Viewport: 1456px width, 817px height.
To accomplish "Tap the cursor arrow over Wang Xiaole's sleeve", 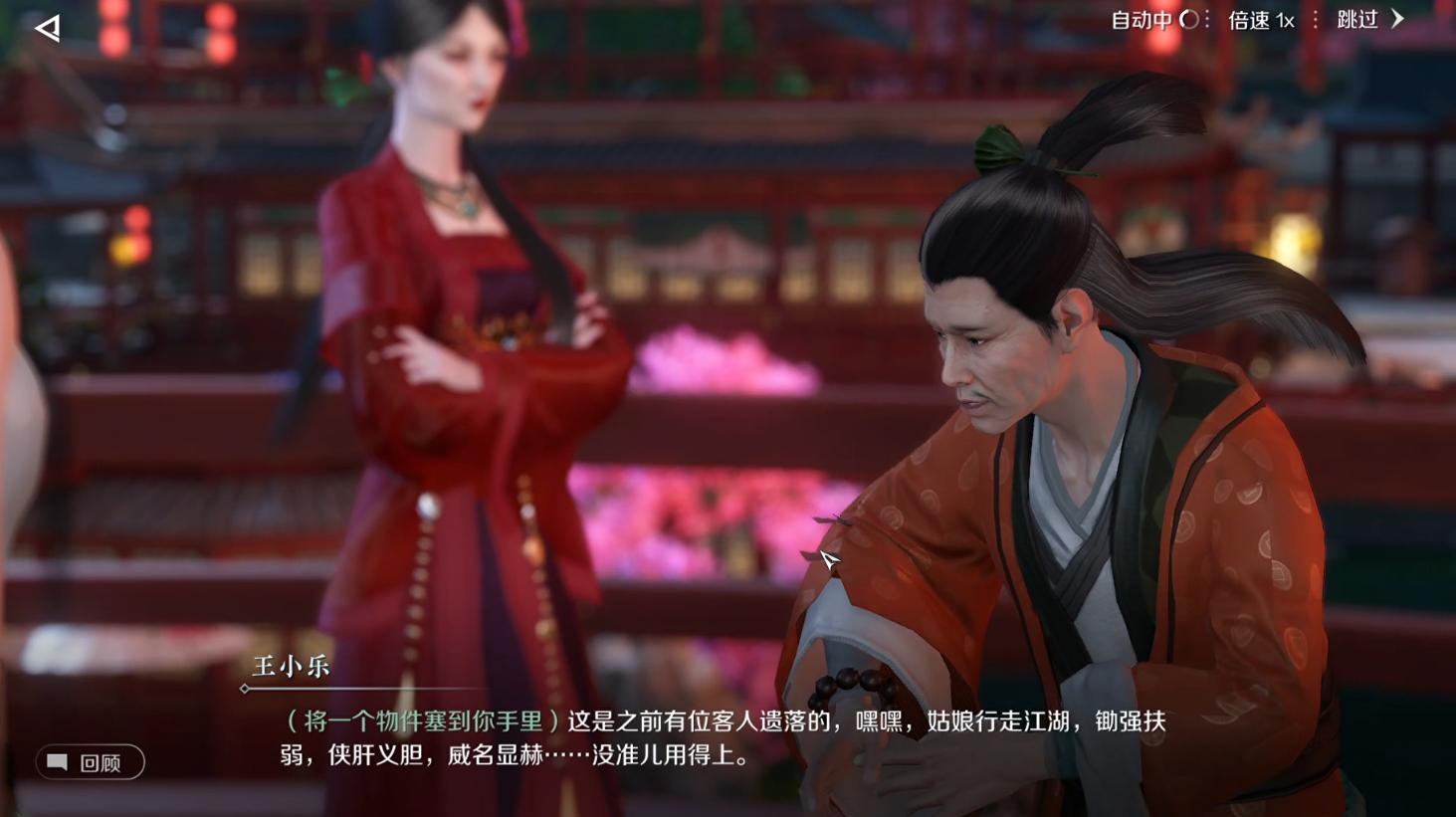I will [x=828, y=559].
